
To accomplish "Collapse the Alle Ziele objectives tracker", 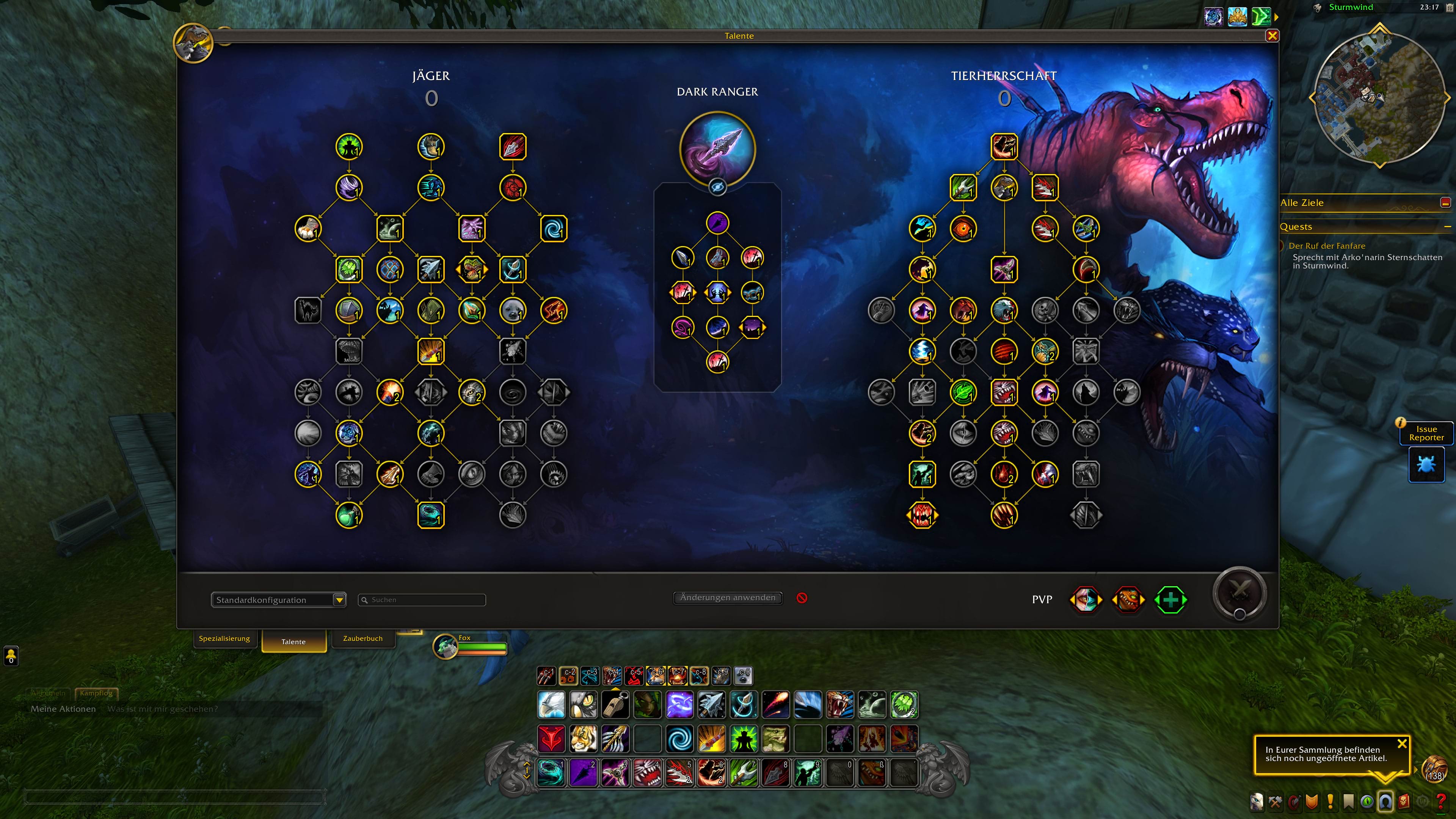I will 1445,203.
